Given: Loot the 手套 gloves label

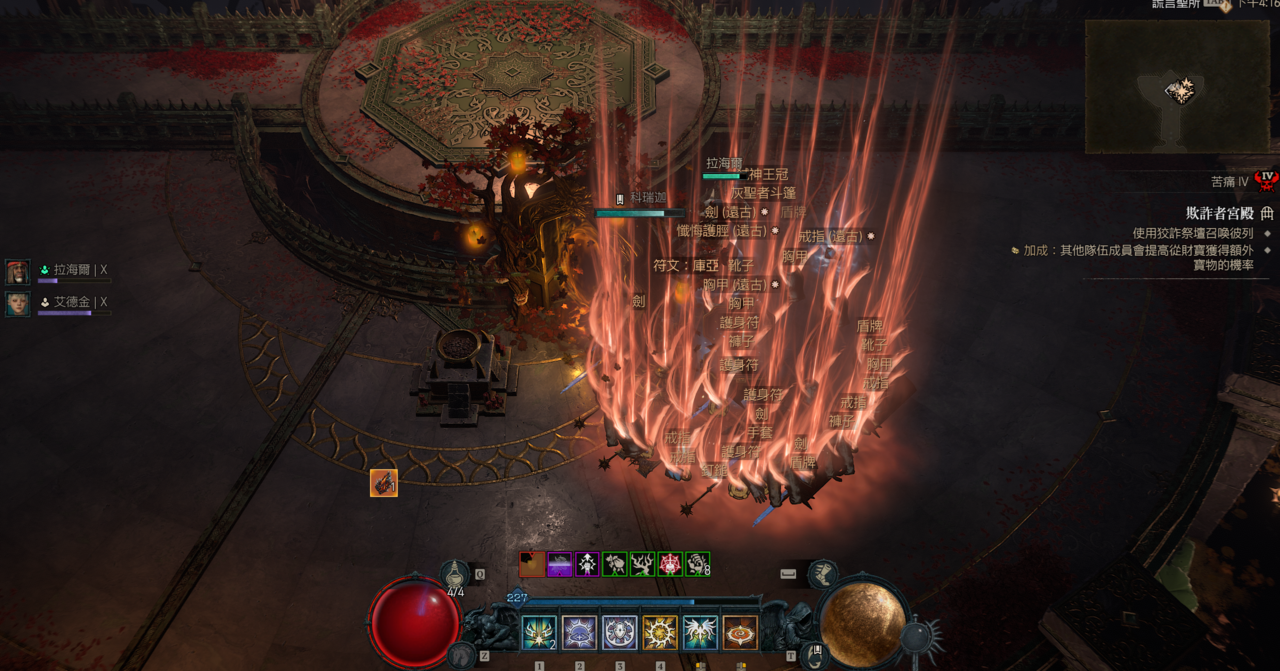Looking at the screenshot, I should click(x=760, y=433).
